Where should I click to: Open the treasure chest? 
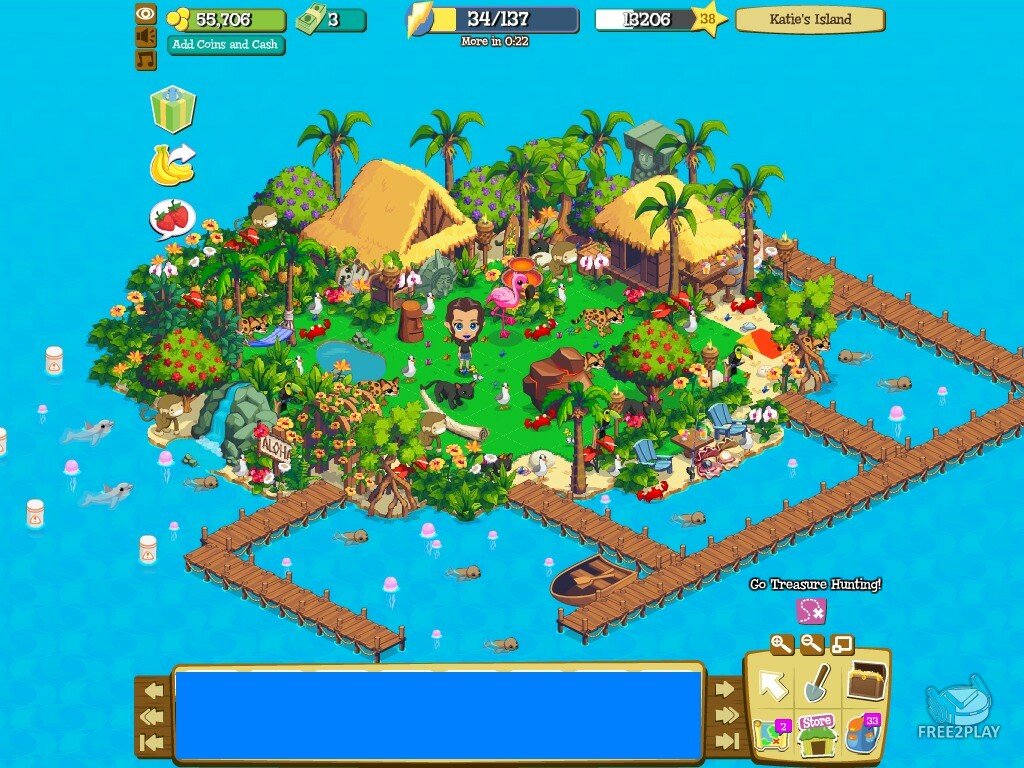866,682
